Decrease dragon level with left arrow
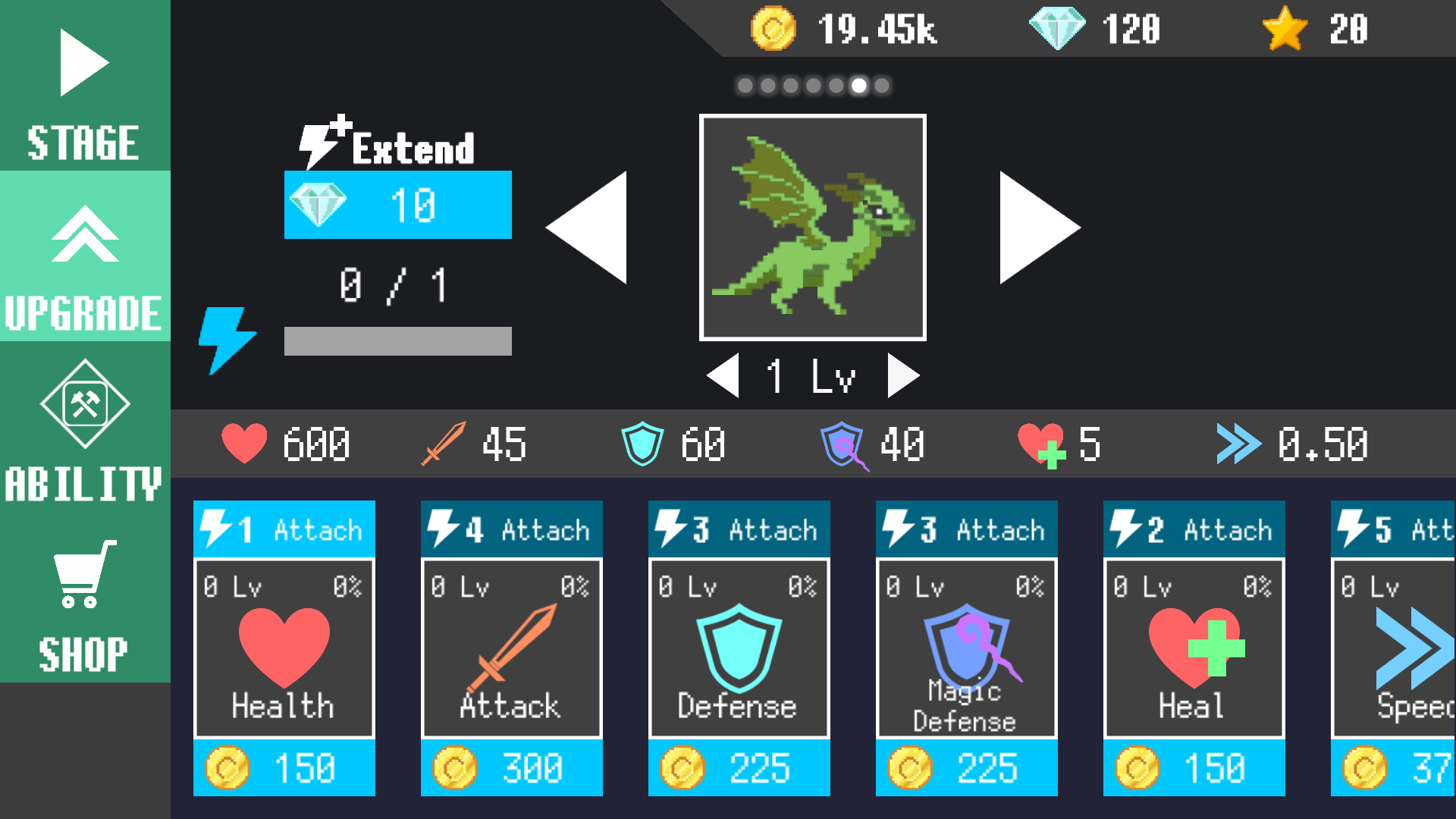This screenshot has width=1456, height=819. (722, 374)
